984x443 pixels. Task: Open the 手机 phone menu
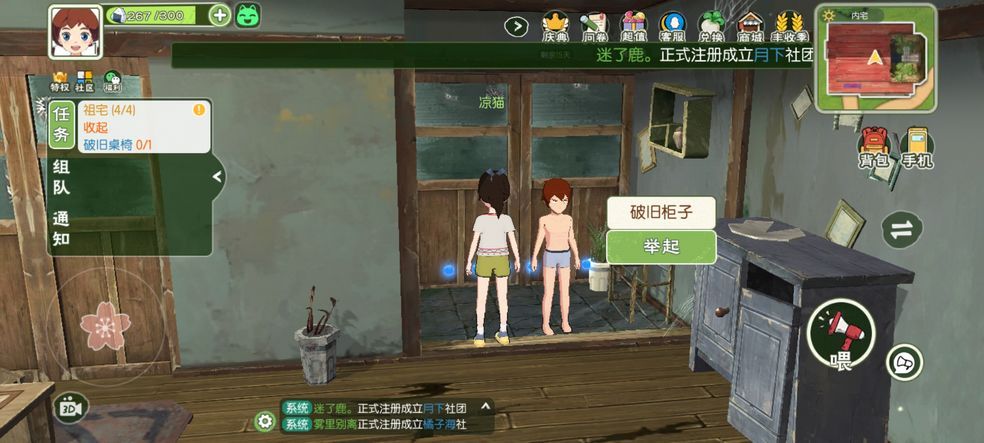coord(917,148)
